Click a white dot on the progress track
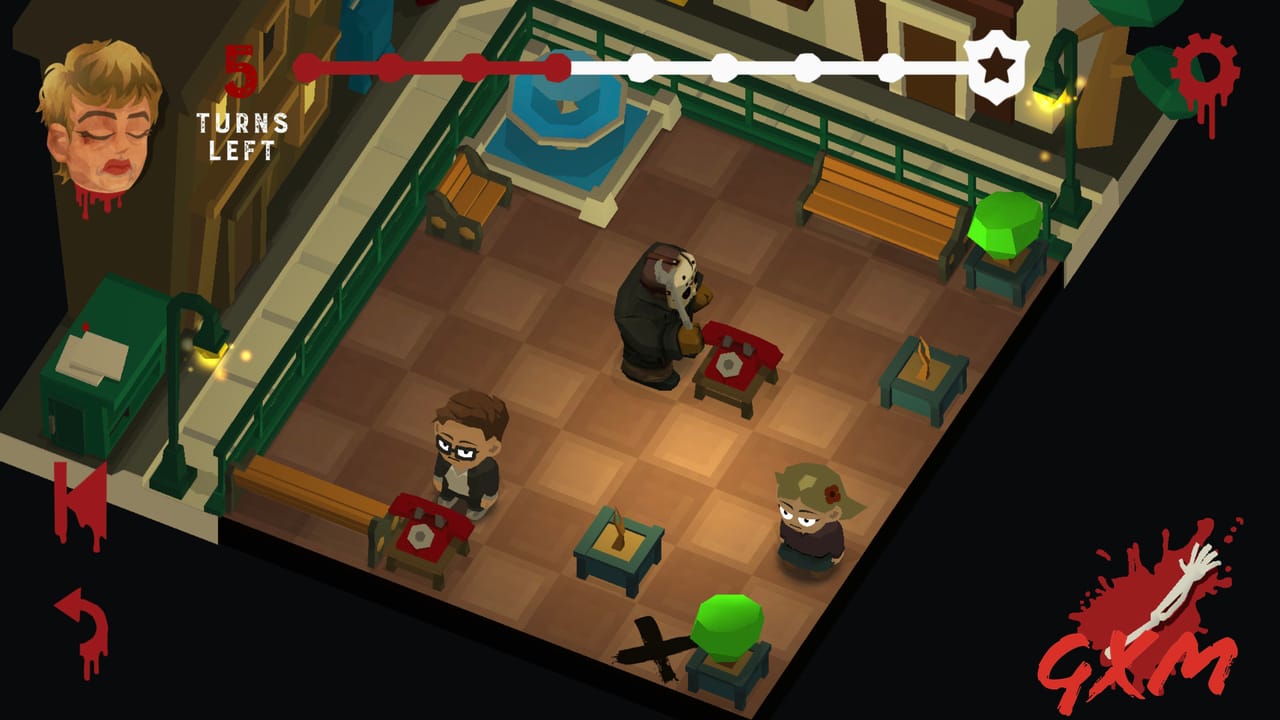1280x720 pixels. coord(724,68)
